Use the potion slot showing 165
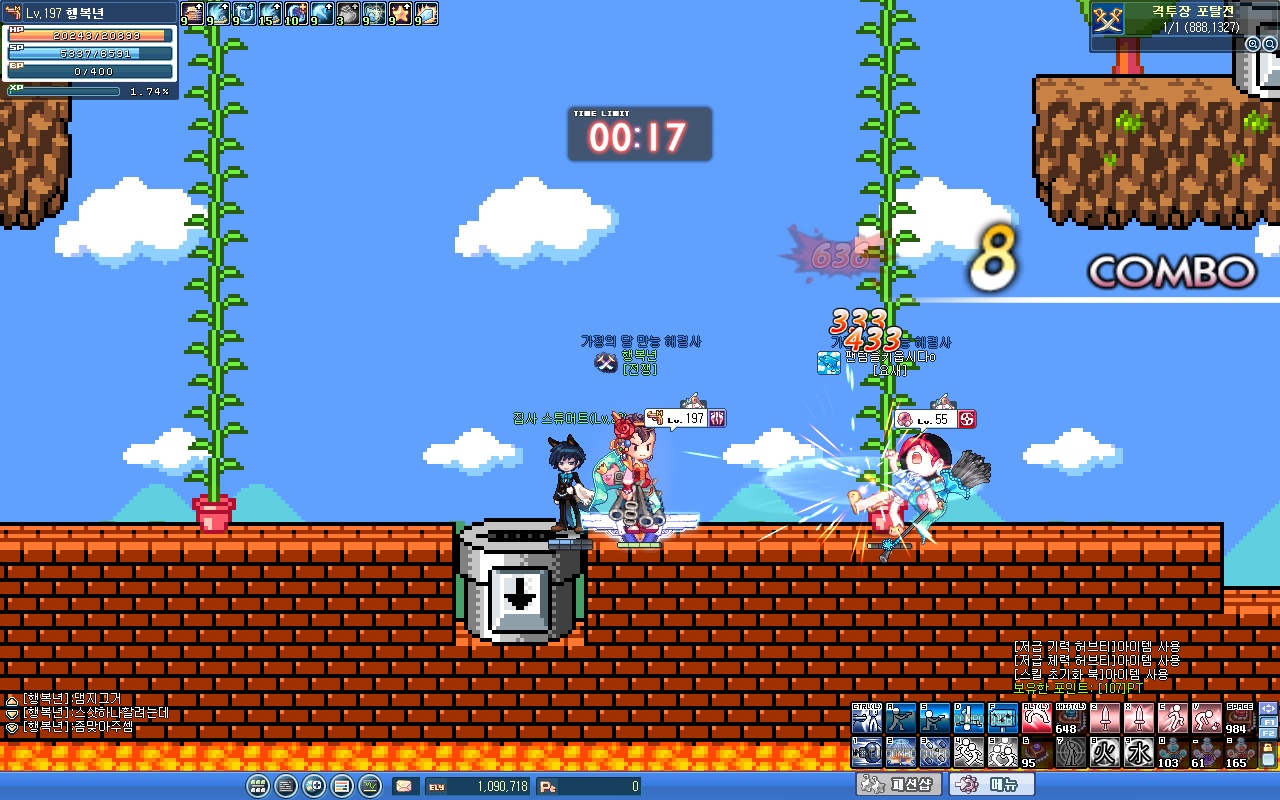Viewport: 1280px width, 800px height. tap(1240, 752)
